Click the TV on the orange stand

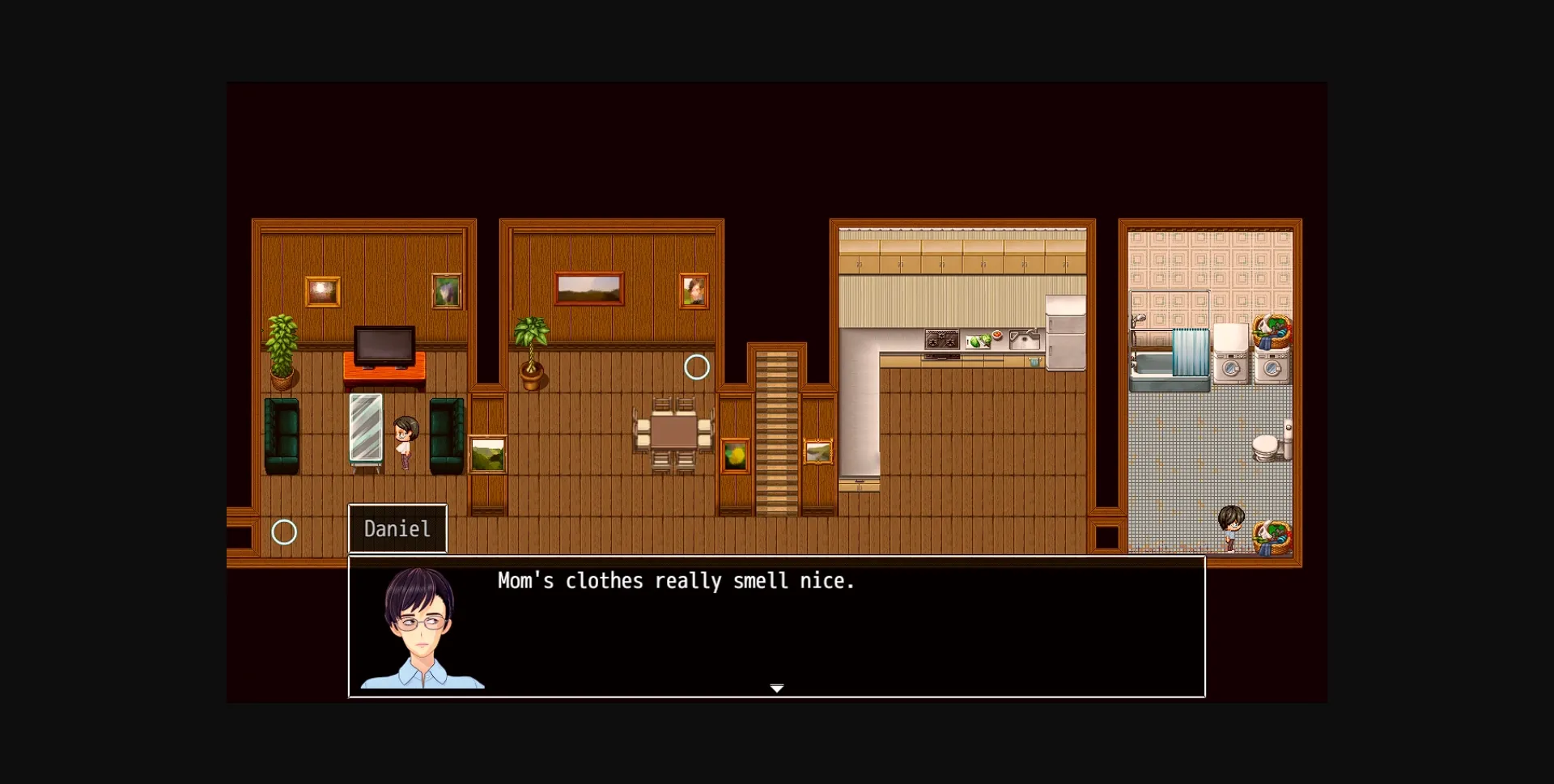click(x=384, y=345)
